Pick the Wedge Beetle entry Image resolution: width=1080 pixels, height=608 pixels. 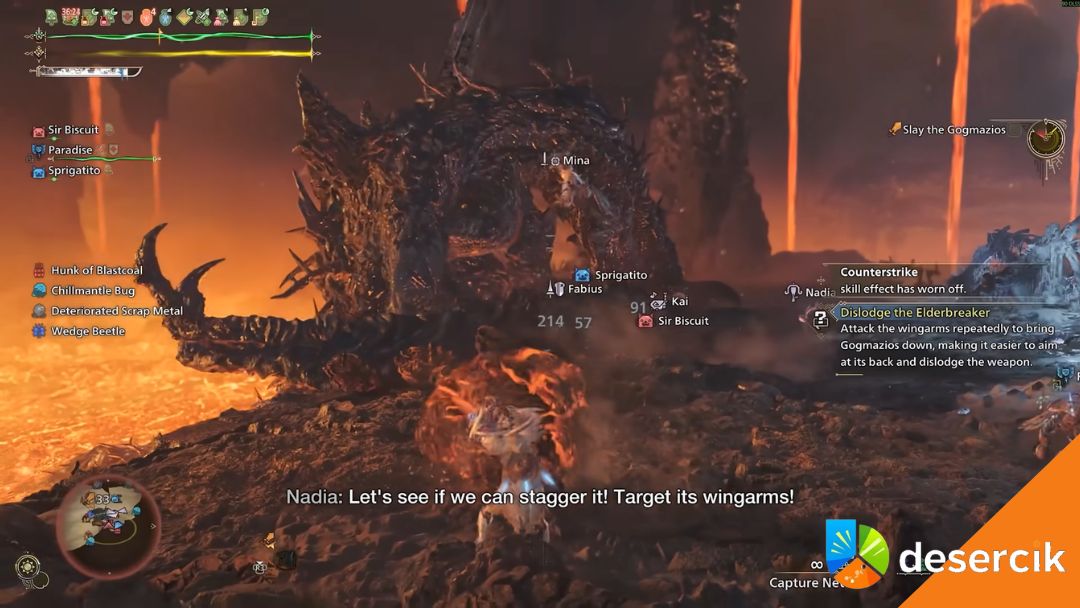(x=88, y=331)
